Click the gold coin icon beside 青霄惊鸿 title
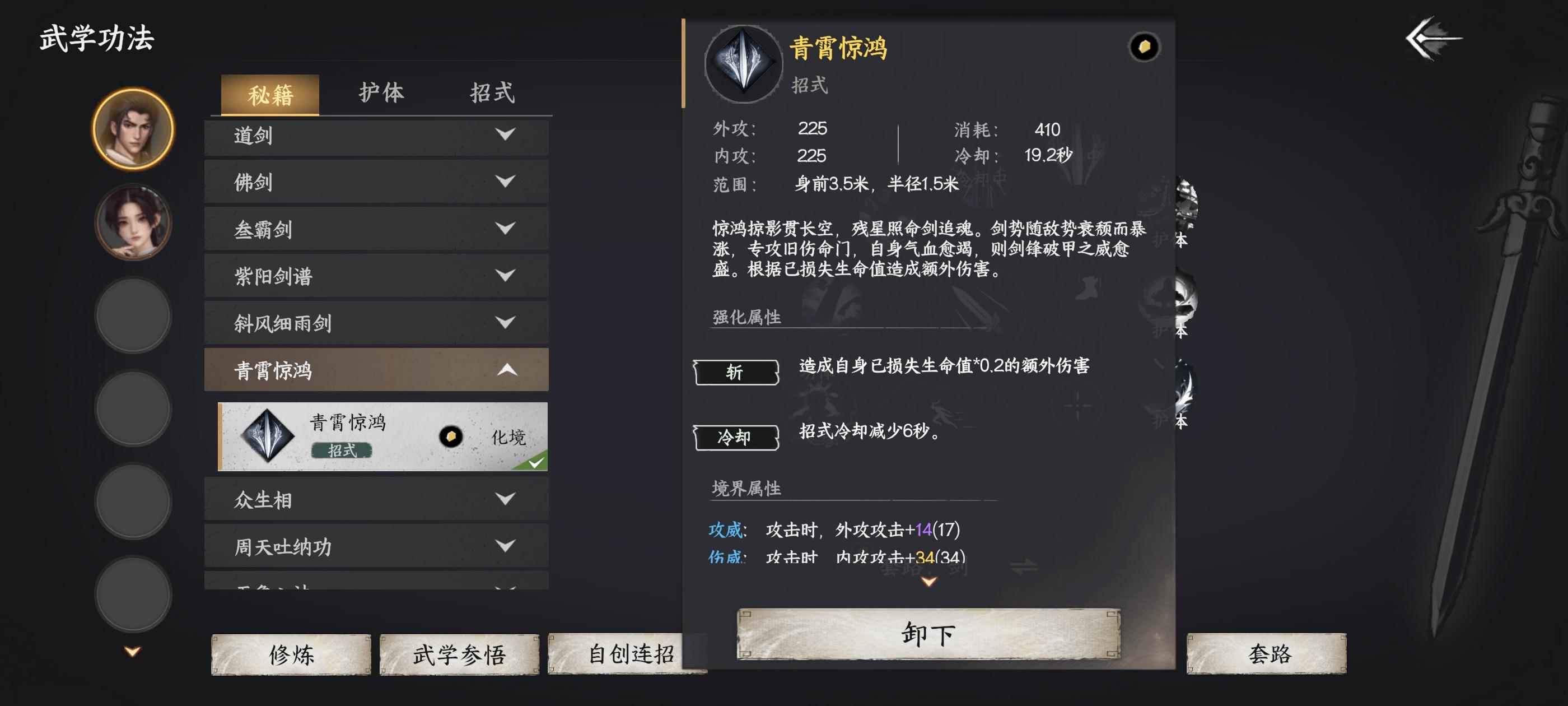This screenshot has width=1568, height=706. (1144, 48)
